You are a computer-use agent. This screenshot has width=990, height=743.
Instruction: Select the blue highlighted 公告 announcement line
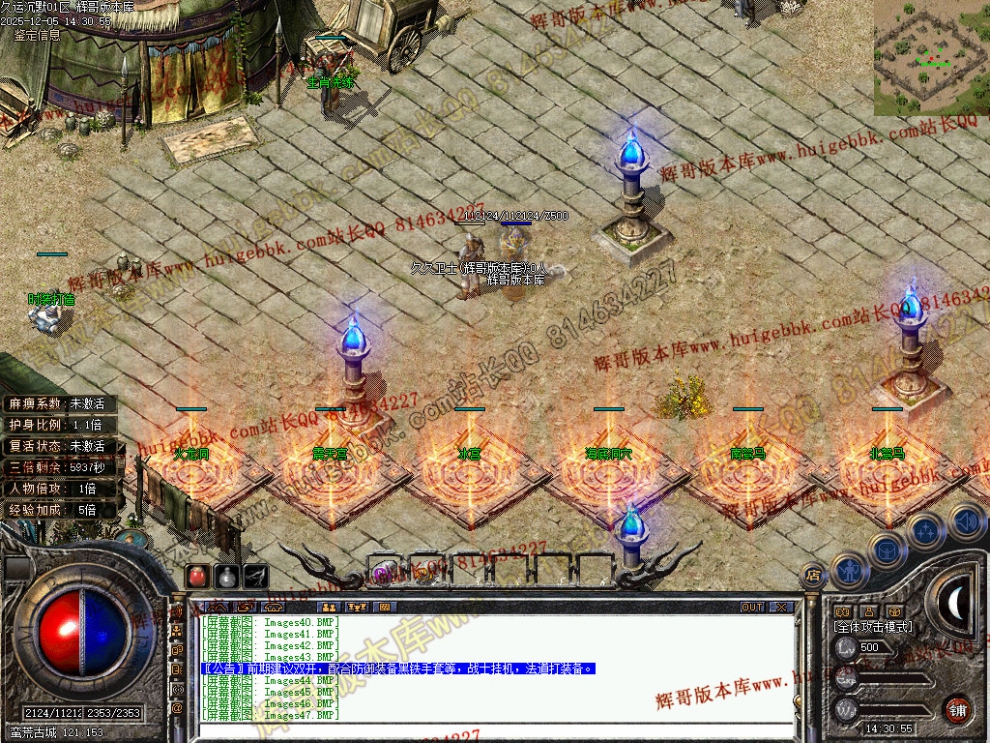[x=398, y=668]
